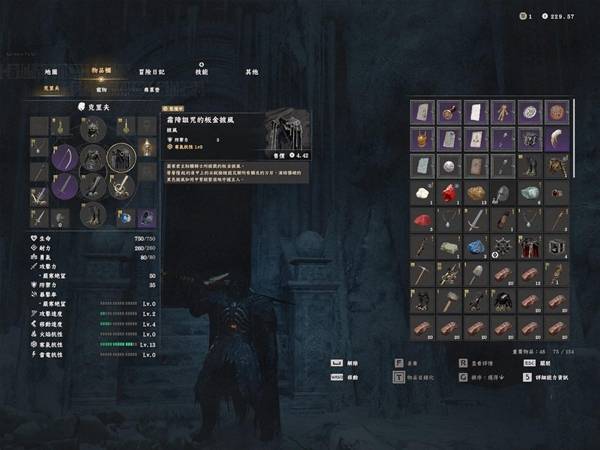The width and height of the screenshot is (600, 450).
Task: Switch to the 技能 (Skills) tab
Action: [x=201, y=72]
